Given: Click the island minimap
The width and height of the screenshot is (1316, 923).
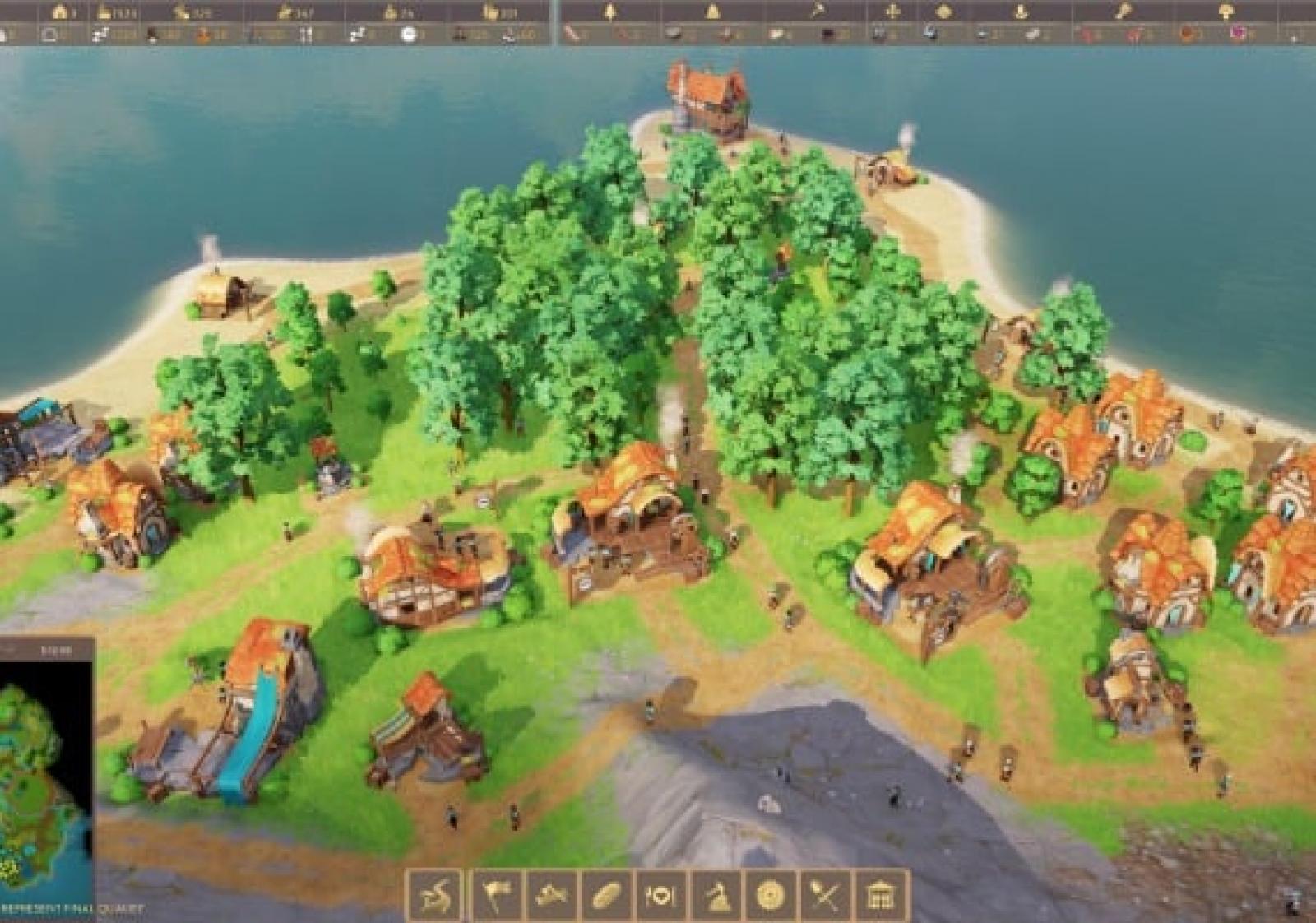Looking at the screenshot, I should pos(43,782).
